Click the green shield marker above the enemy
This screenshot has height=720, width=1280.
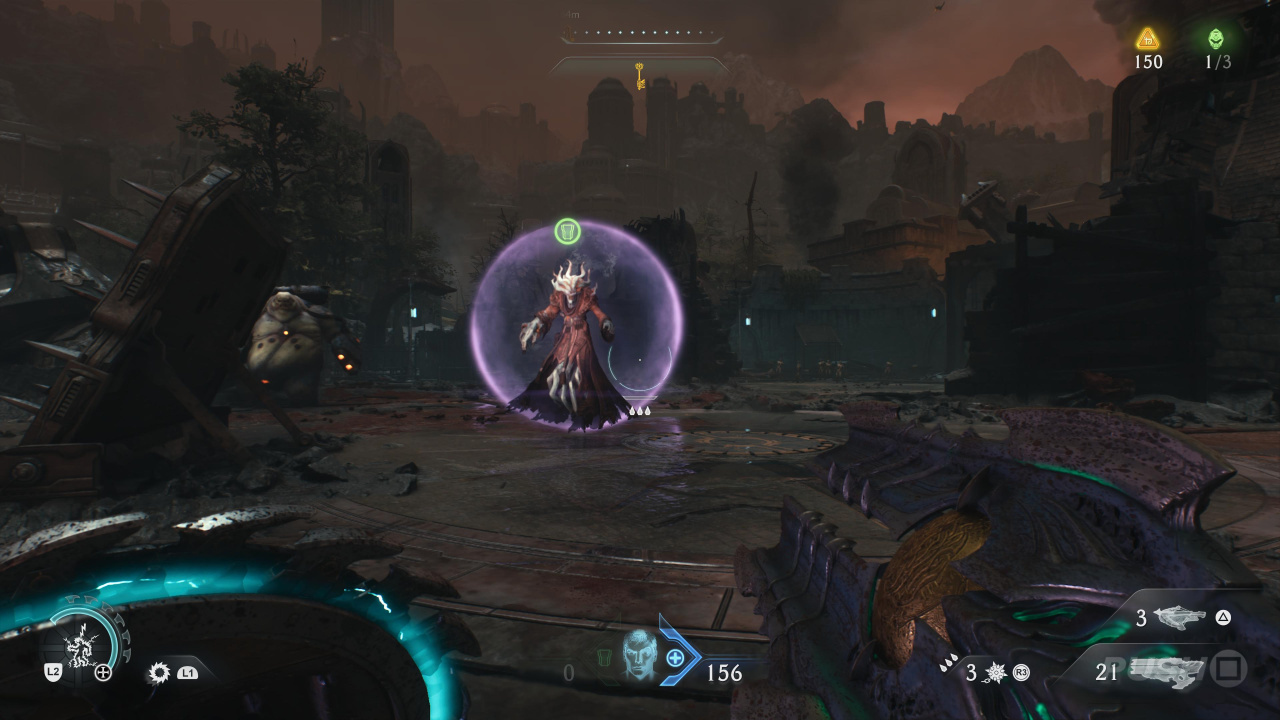[x=567, y=232]
